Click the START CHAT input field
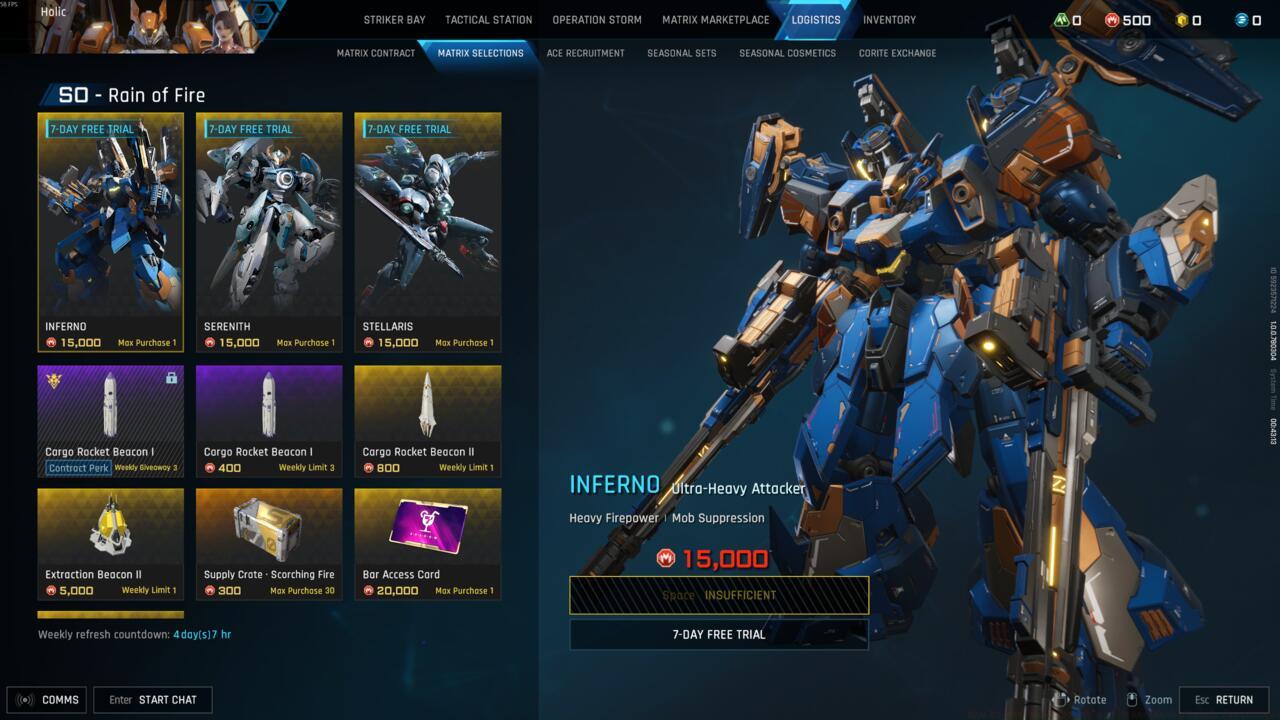Viewport: 1280px width, 720px height. (152, 699)
